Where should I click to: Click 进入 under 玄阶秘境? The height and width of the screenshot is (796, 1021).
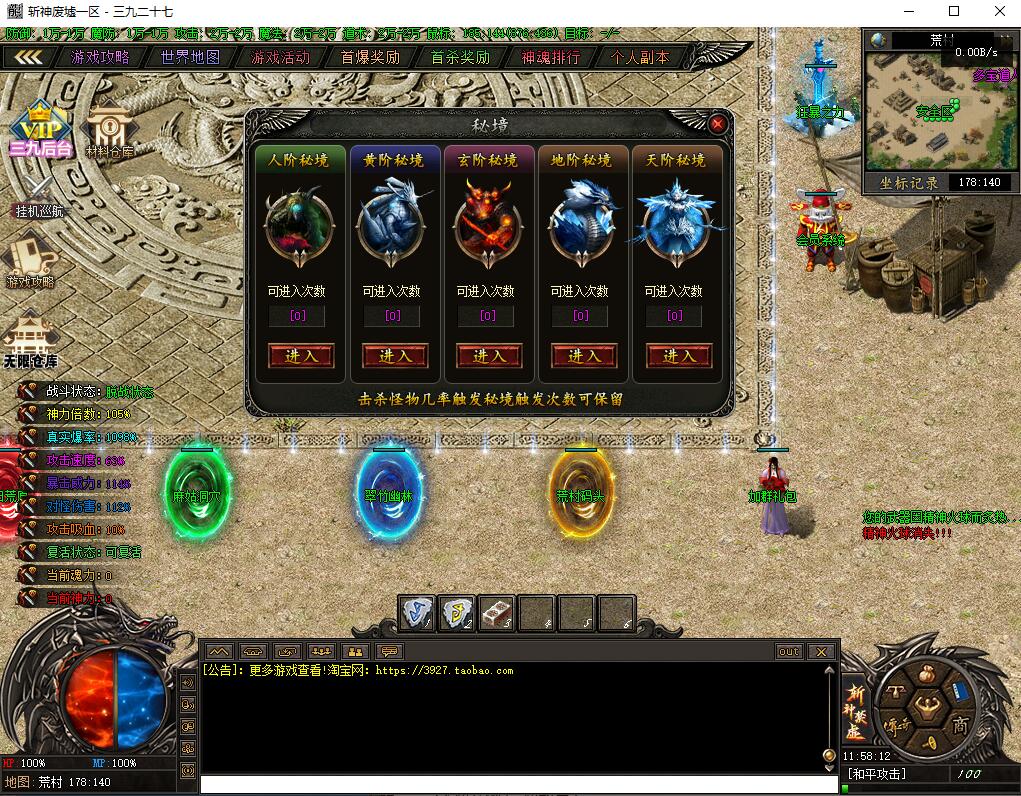489,356
